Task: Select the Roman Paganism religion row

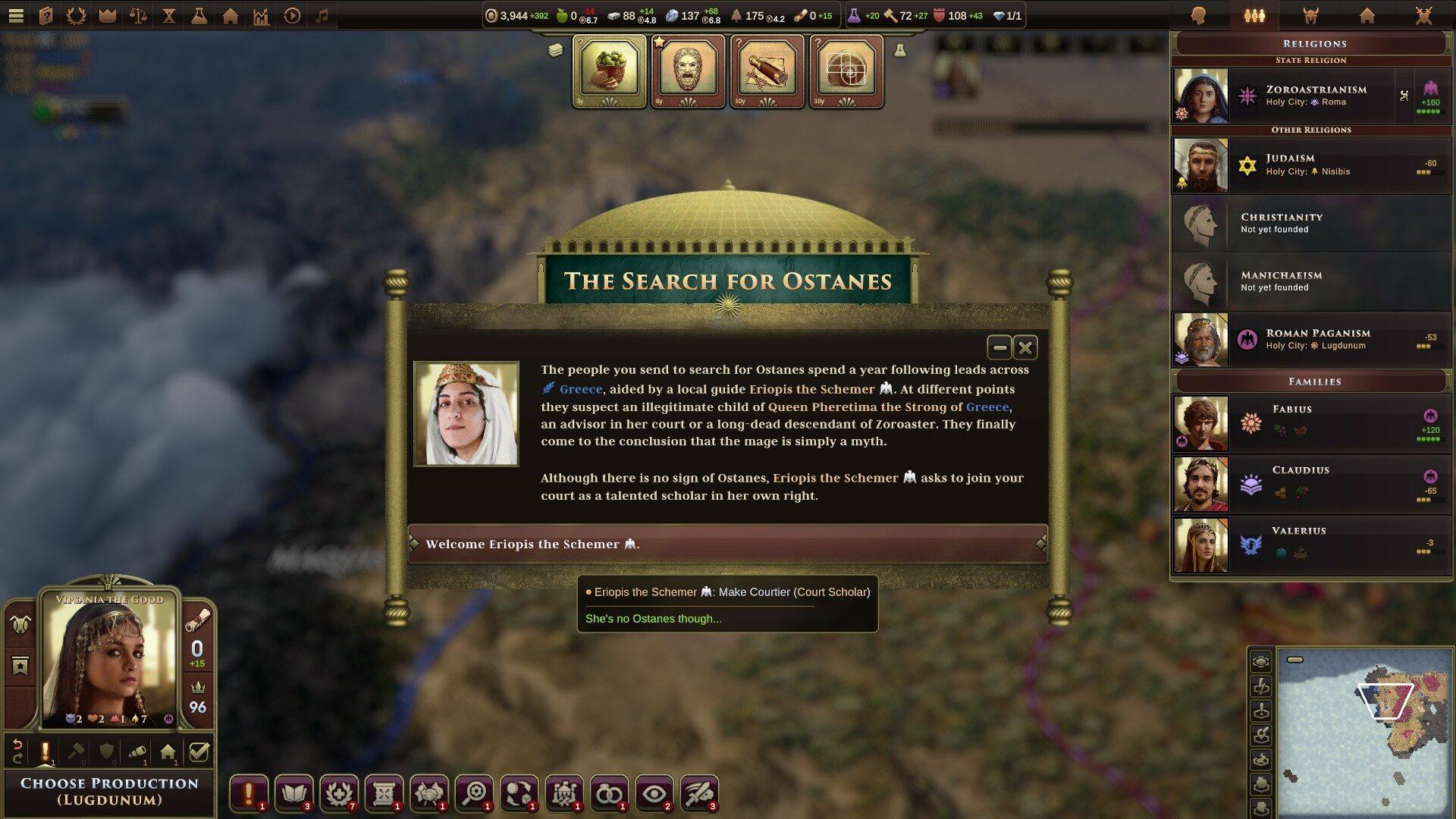Action: click(x=1310, y=339)
